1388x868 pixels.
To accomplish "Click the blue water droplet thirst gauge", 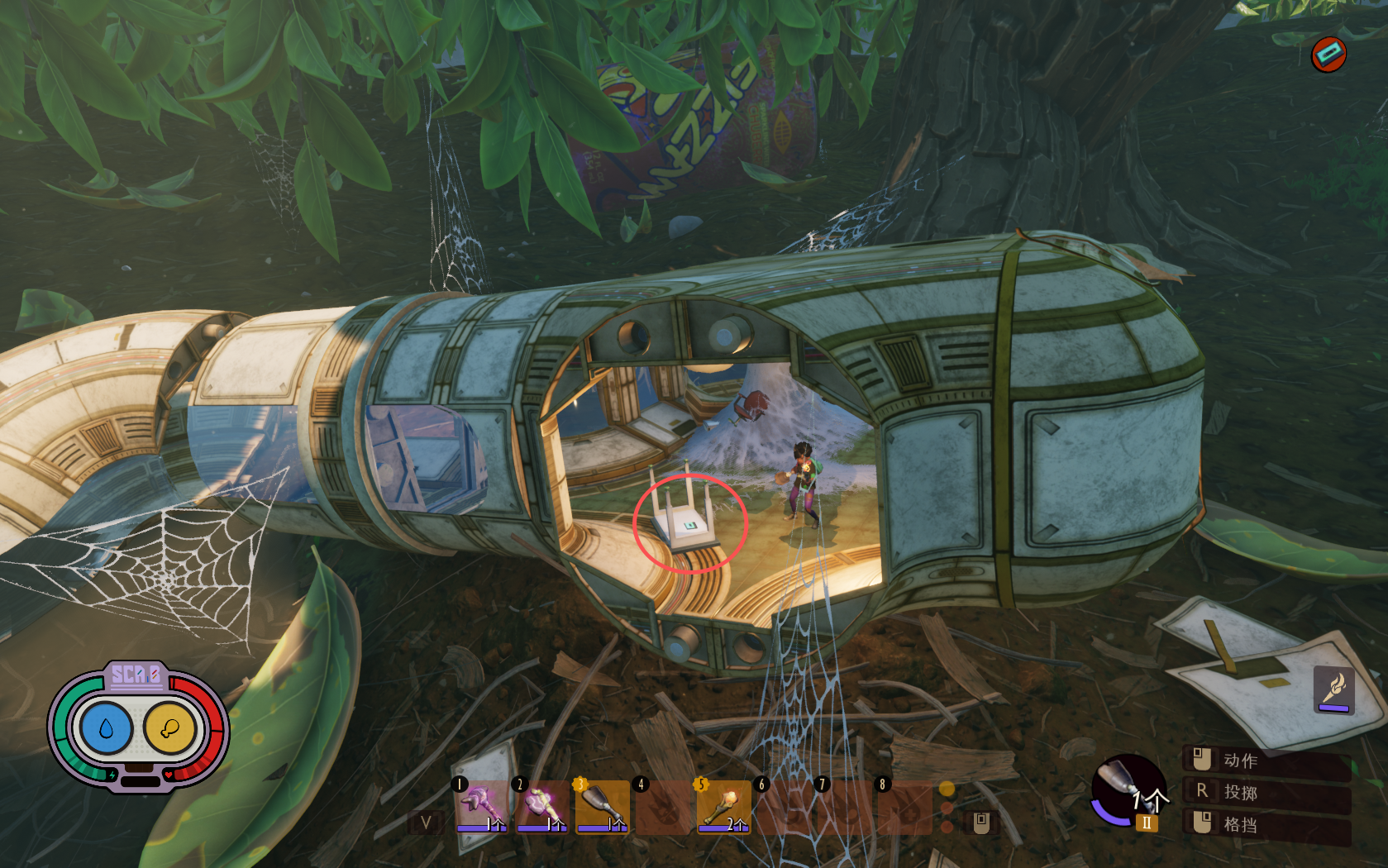I will pos(106,728).
